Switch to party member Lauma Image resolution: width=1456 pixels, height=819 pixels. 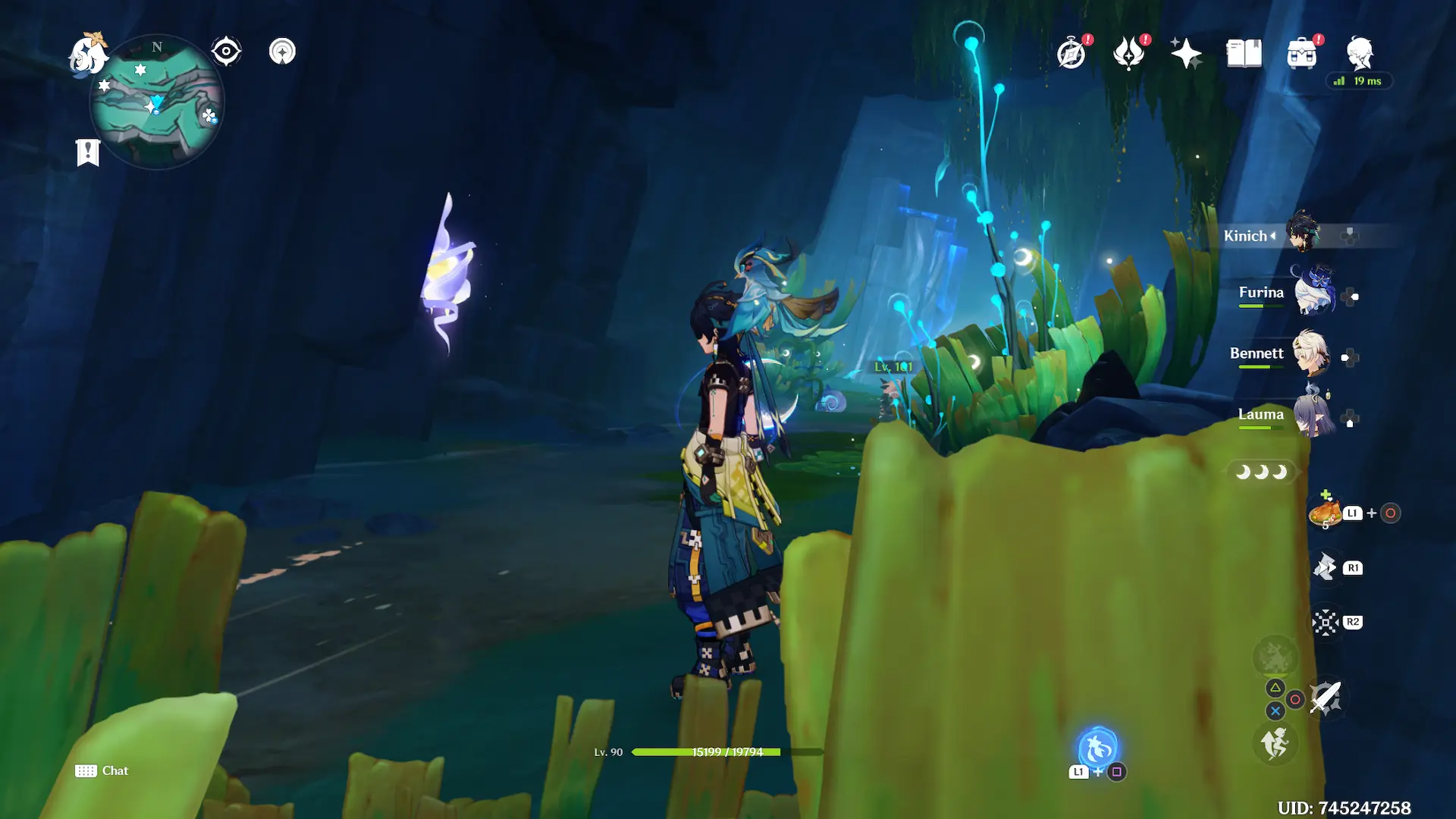coord(1313,415)
